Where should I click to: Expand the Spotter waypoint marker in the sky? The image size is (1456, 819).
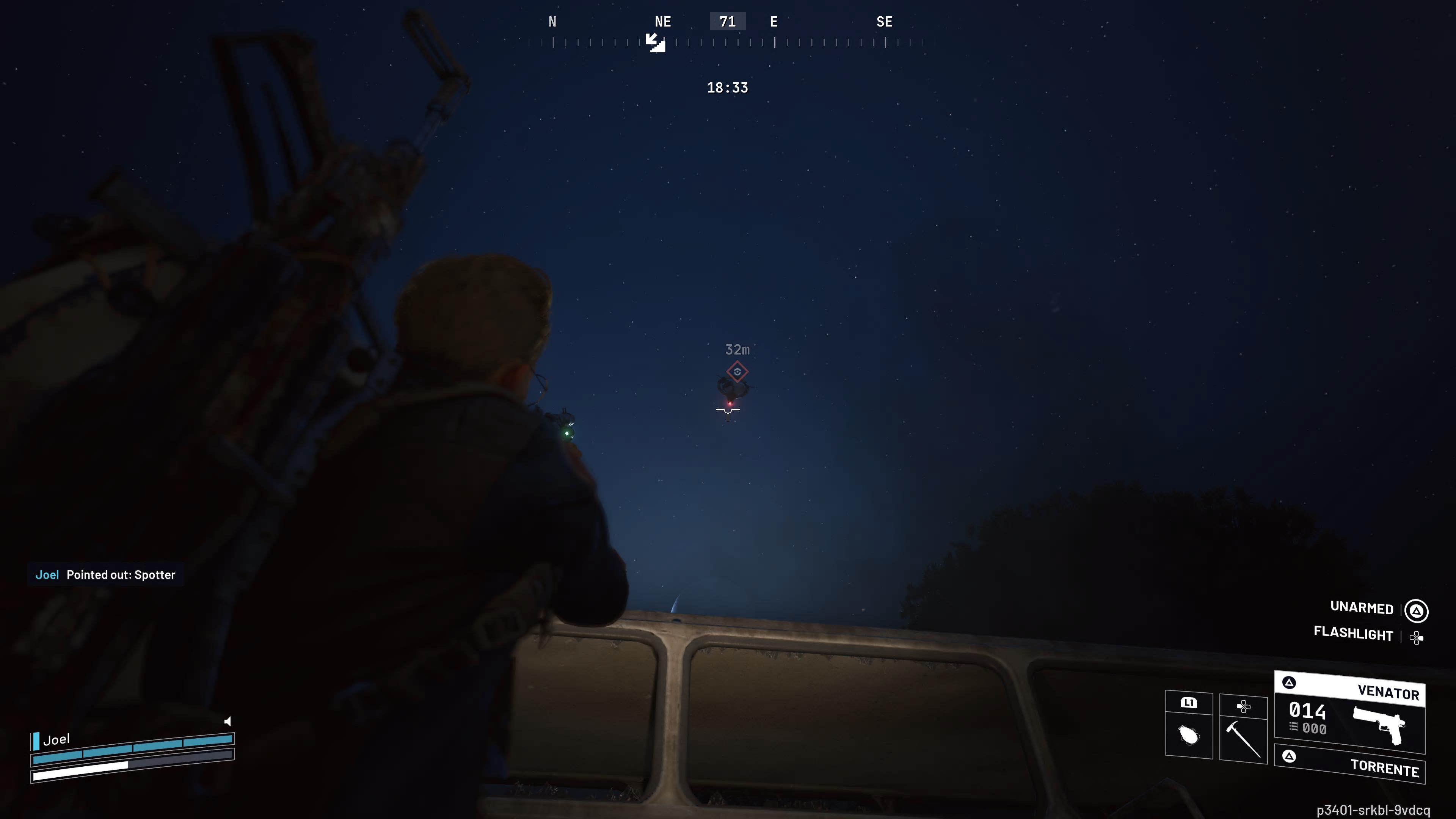point(738,372)
